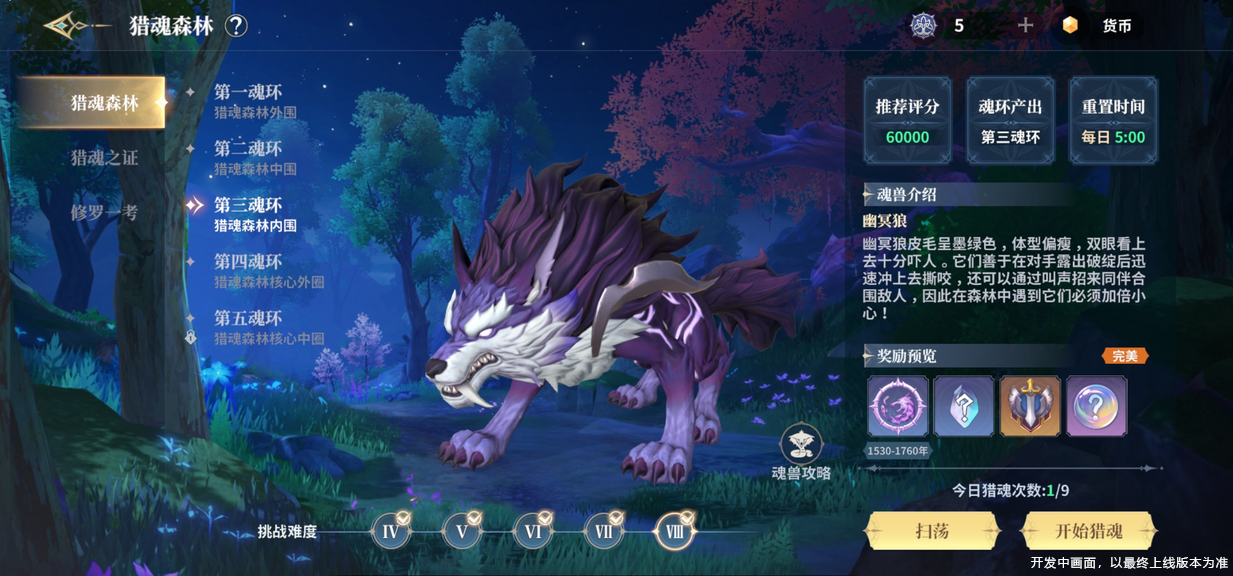This screenshot has height=576, width=1233.
Task: Start a sweep with 扫荡
Action: click(x=932, y=531)
